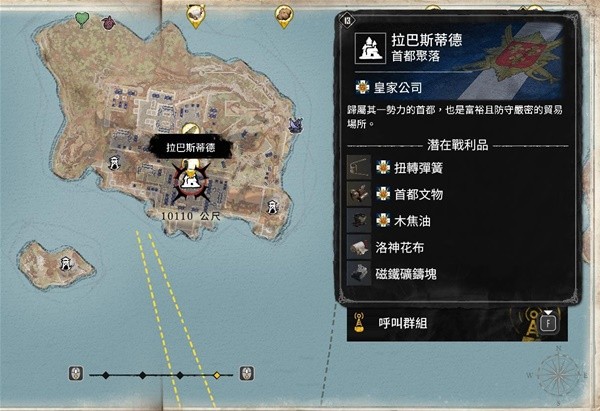The height and width of the screenshot is (411, 600).
Task: Select the 木焦油 loot row
Action: pyautogui.click(x=411, y=220)
